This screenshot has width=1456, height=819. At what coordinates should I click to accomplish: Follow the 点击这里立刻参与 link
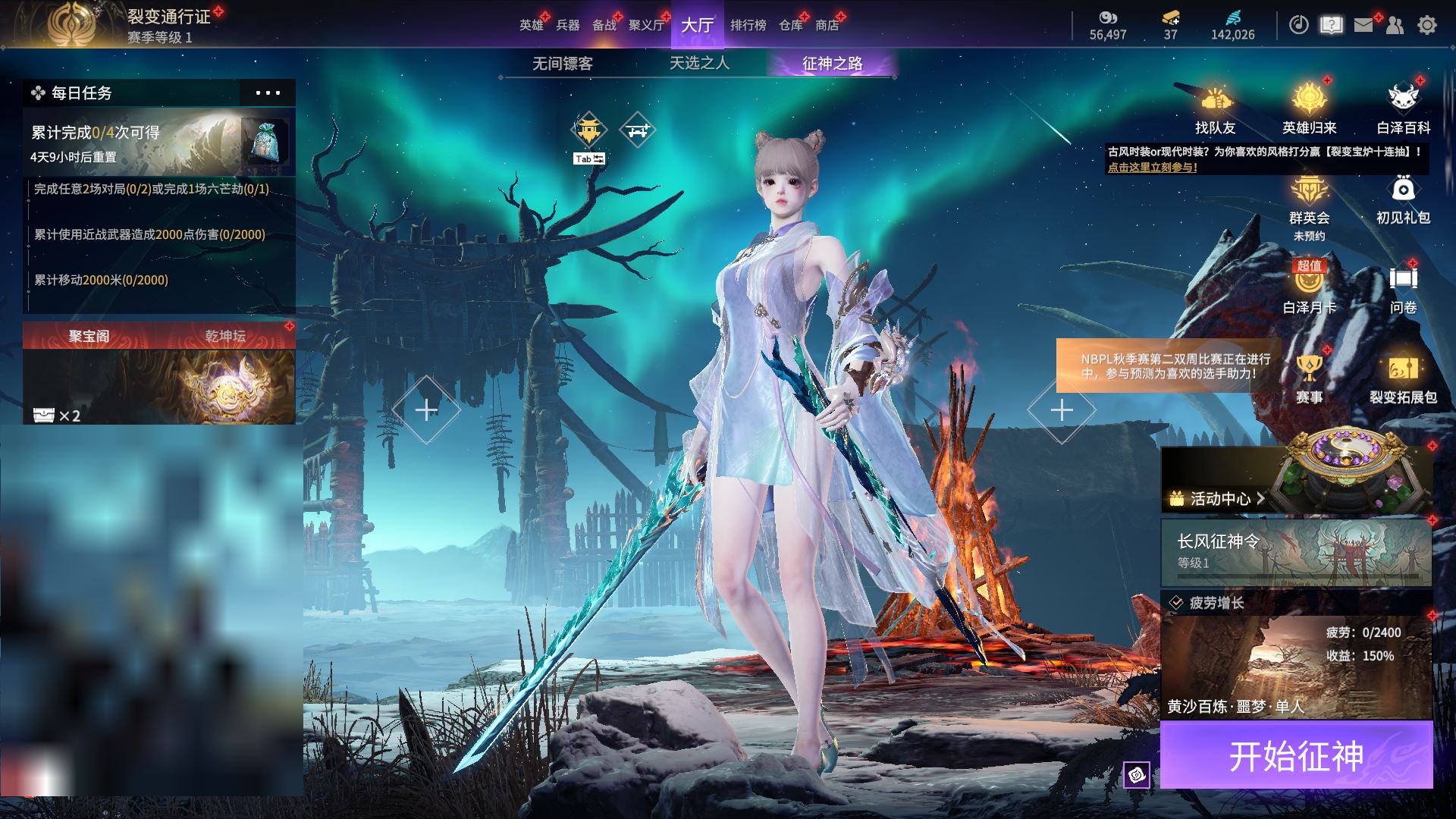click(1152, 168)
